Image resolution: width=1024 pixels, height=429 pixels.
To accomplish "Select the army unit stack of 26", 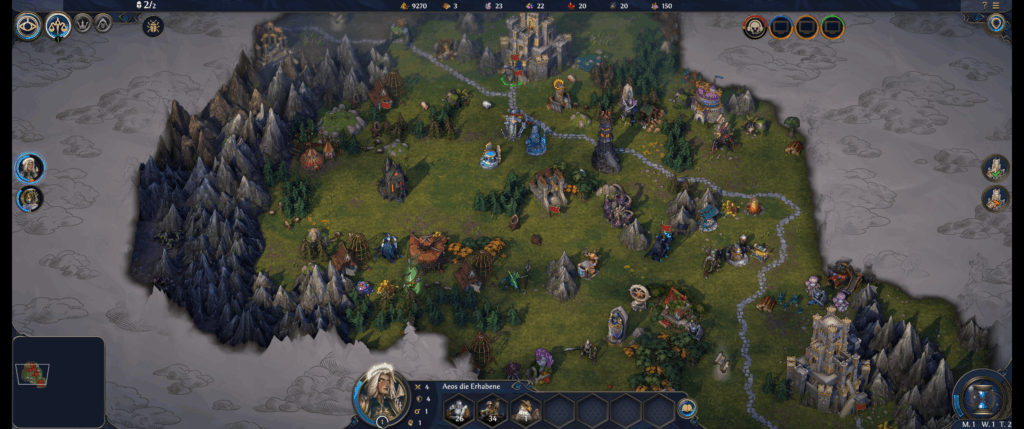I will pyautogui.click(x=458, y=409).
